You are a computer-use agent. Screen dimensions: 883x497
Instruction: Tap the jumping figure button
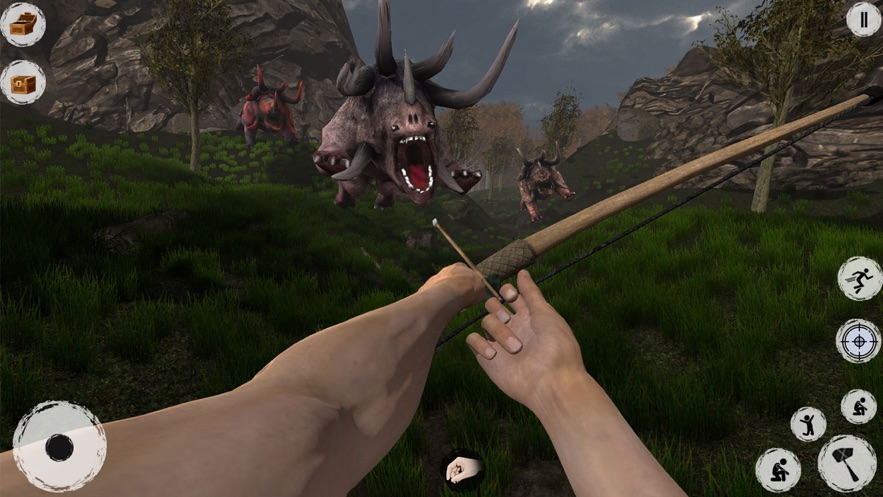click(x=808, y=424)
